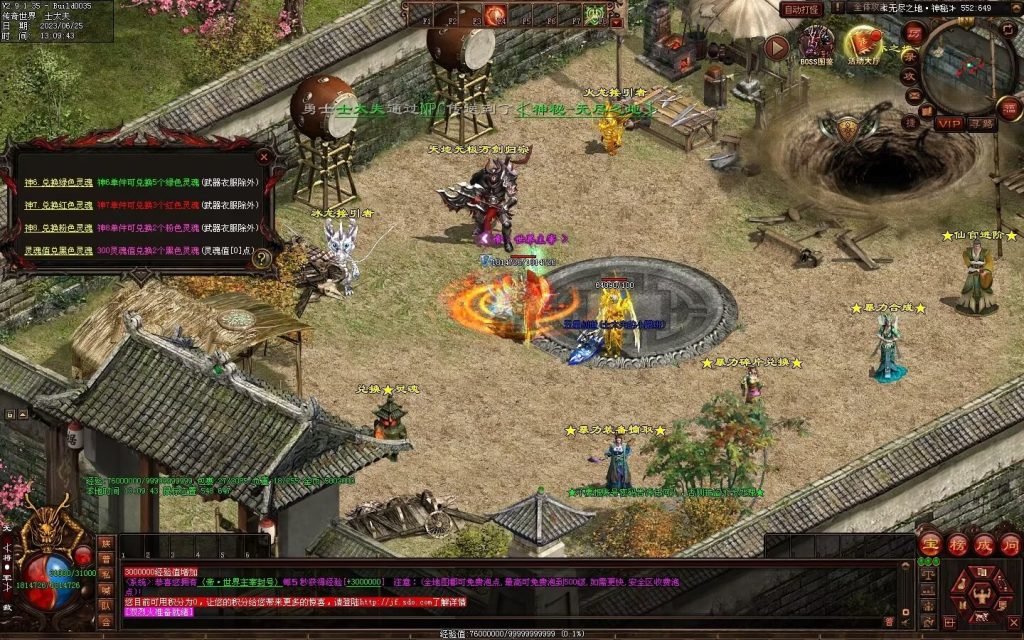Click the question mark help icon
Screen dimensions: 1024x640
coord(261,258)
